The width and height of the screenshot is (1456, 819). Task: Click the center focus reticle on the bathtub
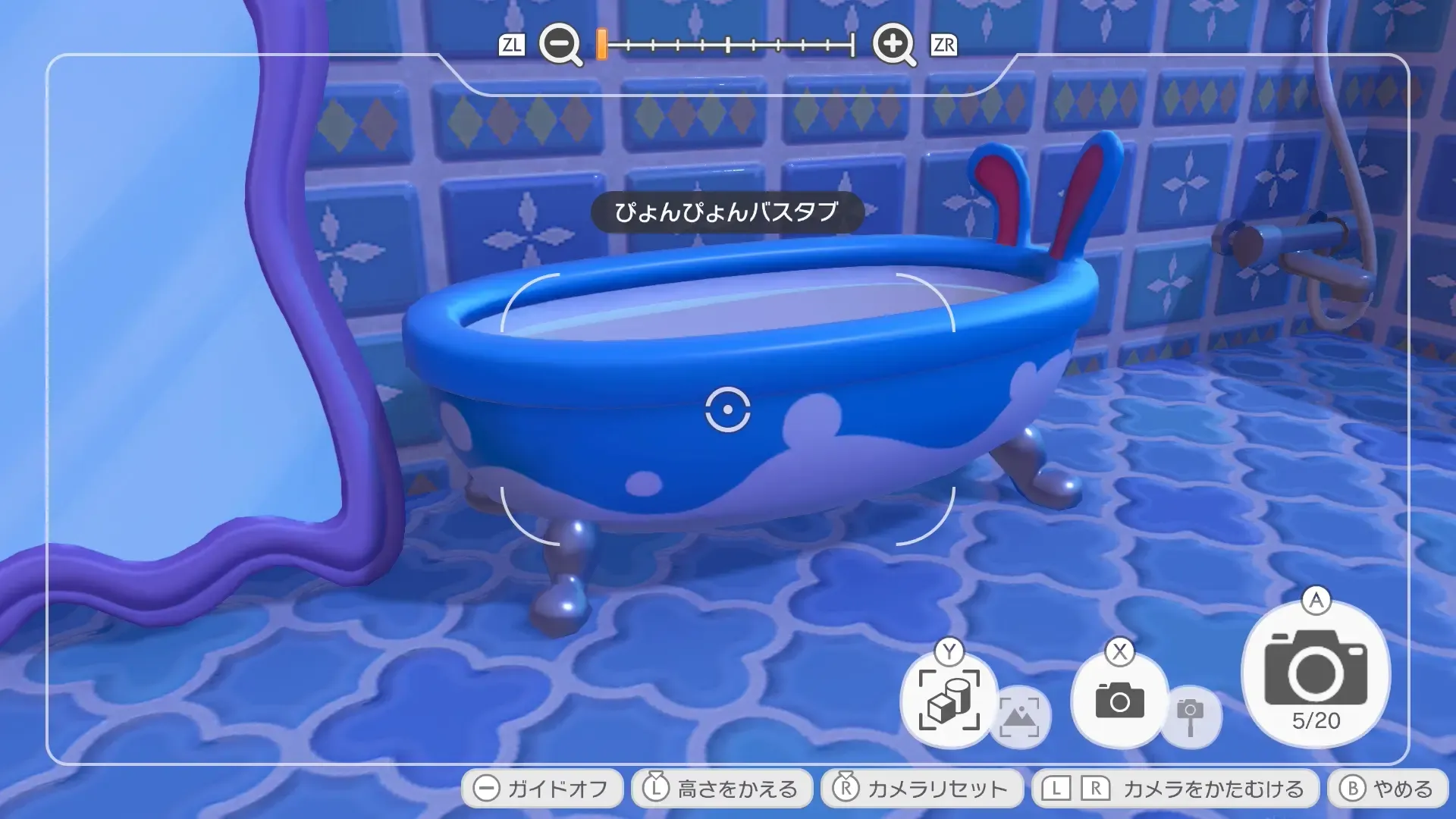[x=726, y=411]
